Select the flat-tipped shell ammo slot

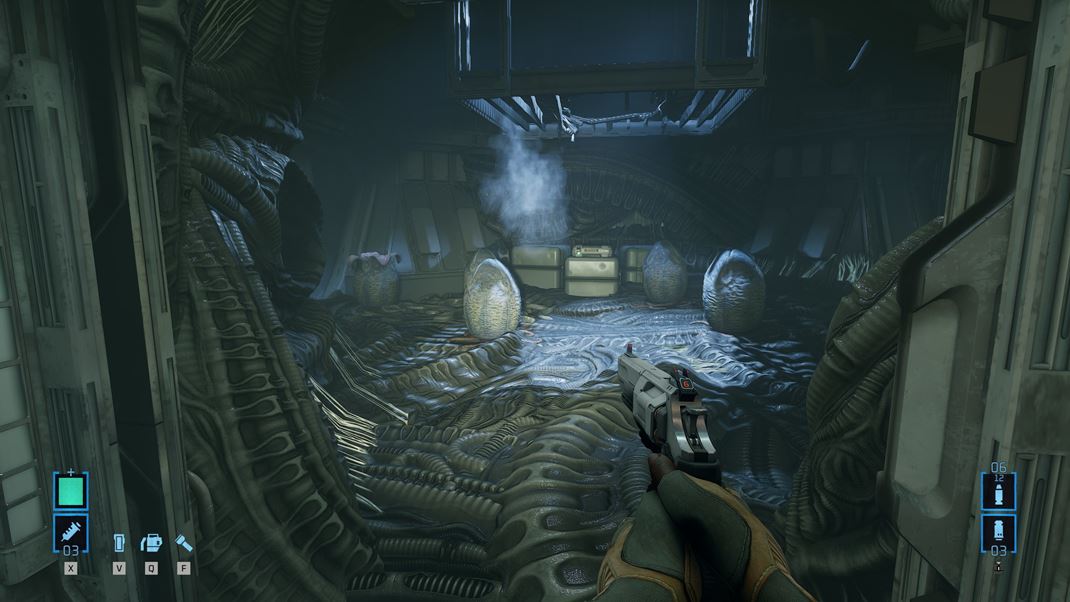[998, 530]
